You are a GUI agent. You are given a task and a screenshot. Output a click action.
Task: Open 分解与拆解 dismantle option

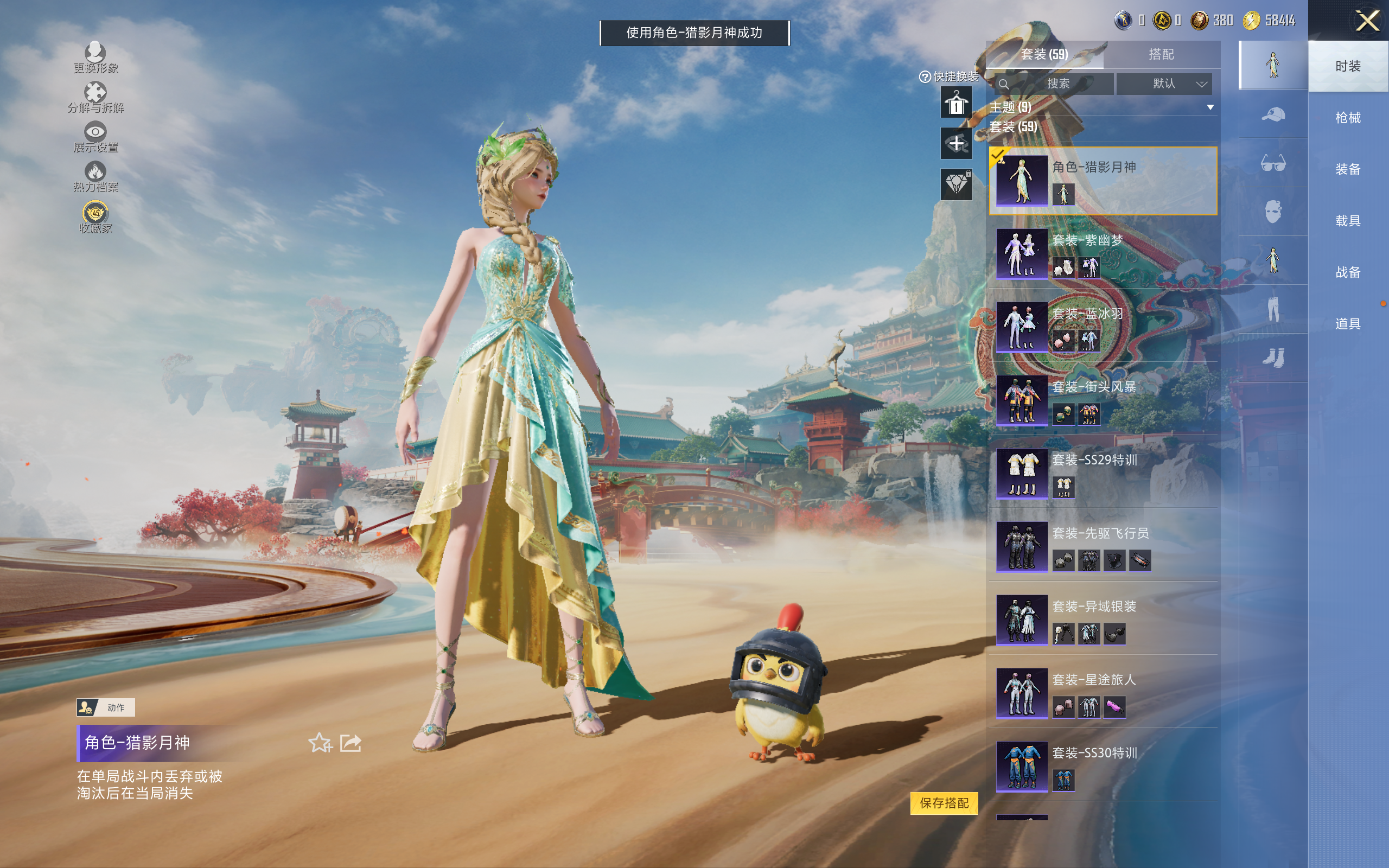point(95,98)
